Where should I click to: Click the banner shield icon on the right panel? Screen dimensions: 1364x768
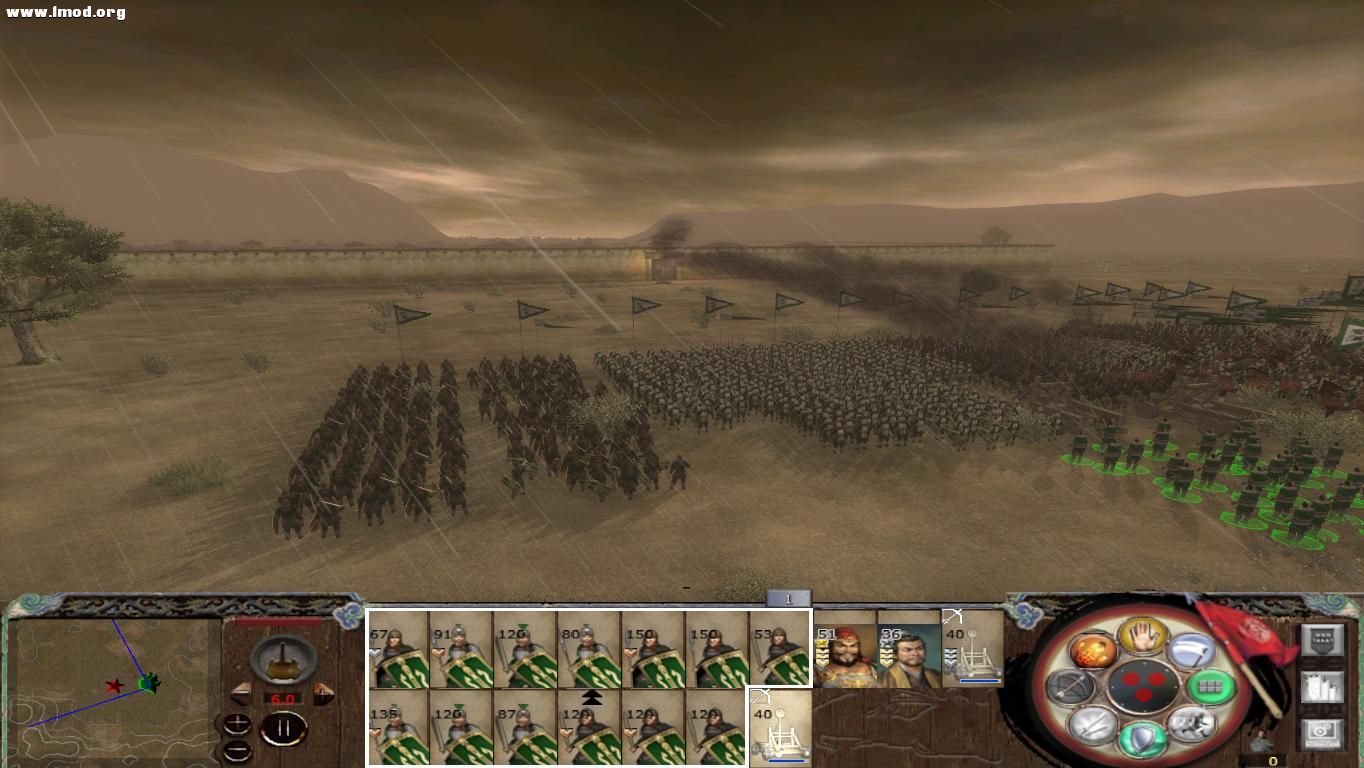(1323, 640)
